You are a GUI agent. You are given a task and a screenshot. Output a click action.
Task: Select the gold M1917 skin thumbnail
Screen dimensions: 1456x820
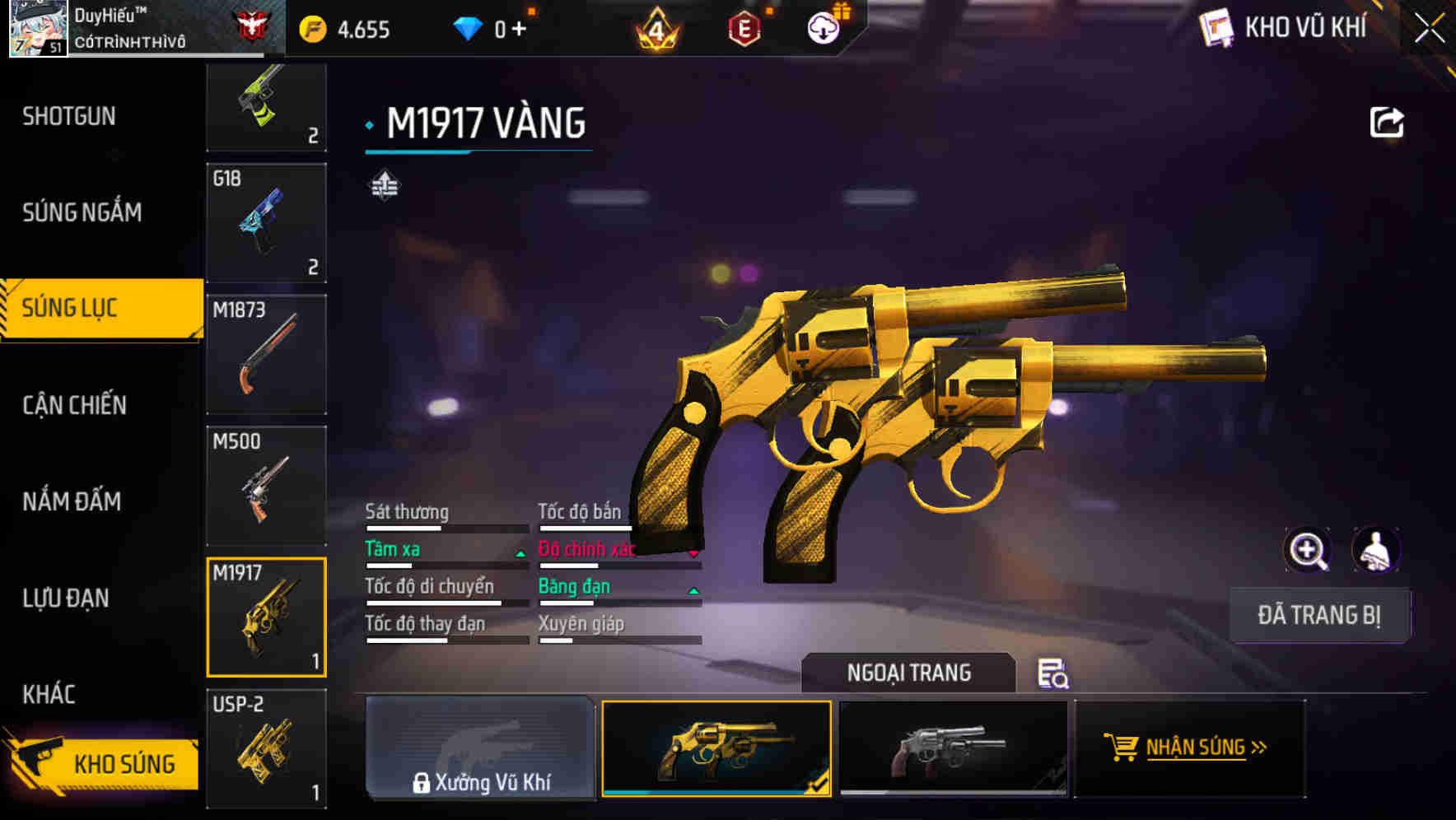tap(716, 748)
